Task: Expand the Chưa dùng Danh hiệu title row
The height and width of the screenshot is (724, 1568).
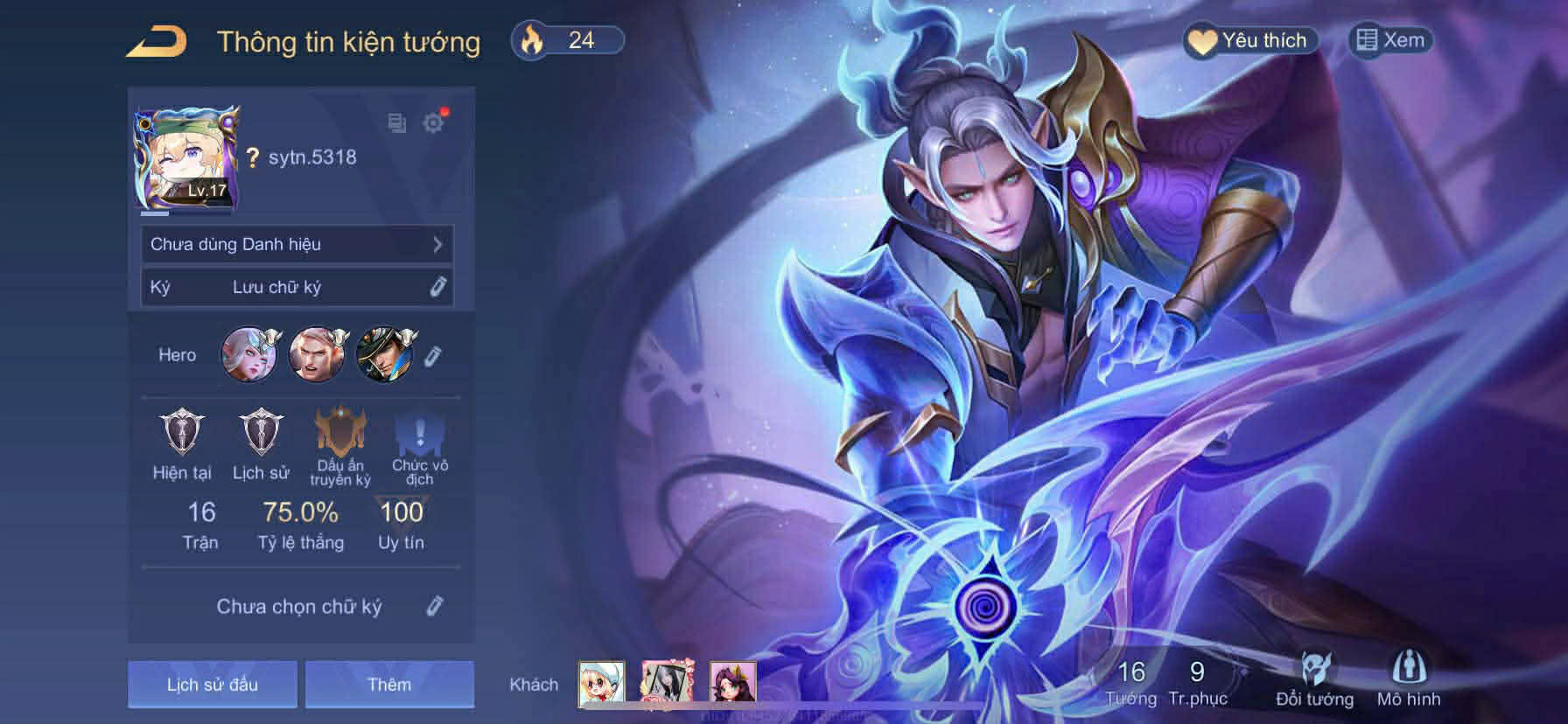Action: (x=297, y=244)
